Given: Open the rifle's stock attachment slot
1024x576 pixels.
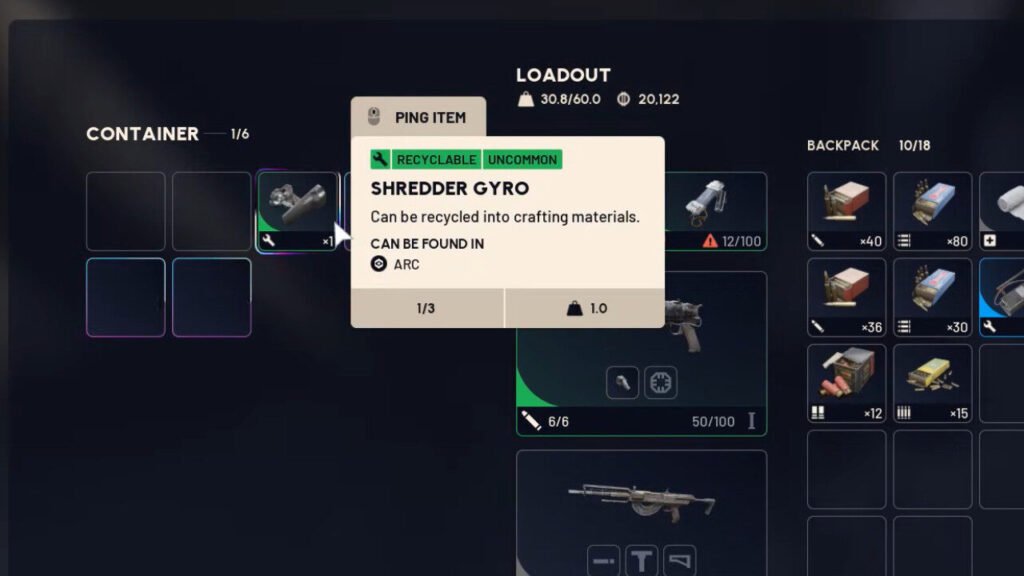Looking at the screenshot, I should 679,560.
